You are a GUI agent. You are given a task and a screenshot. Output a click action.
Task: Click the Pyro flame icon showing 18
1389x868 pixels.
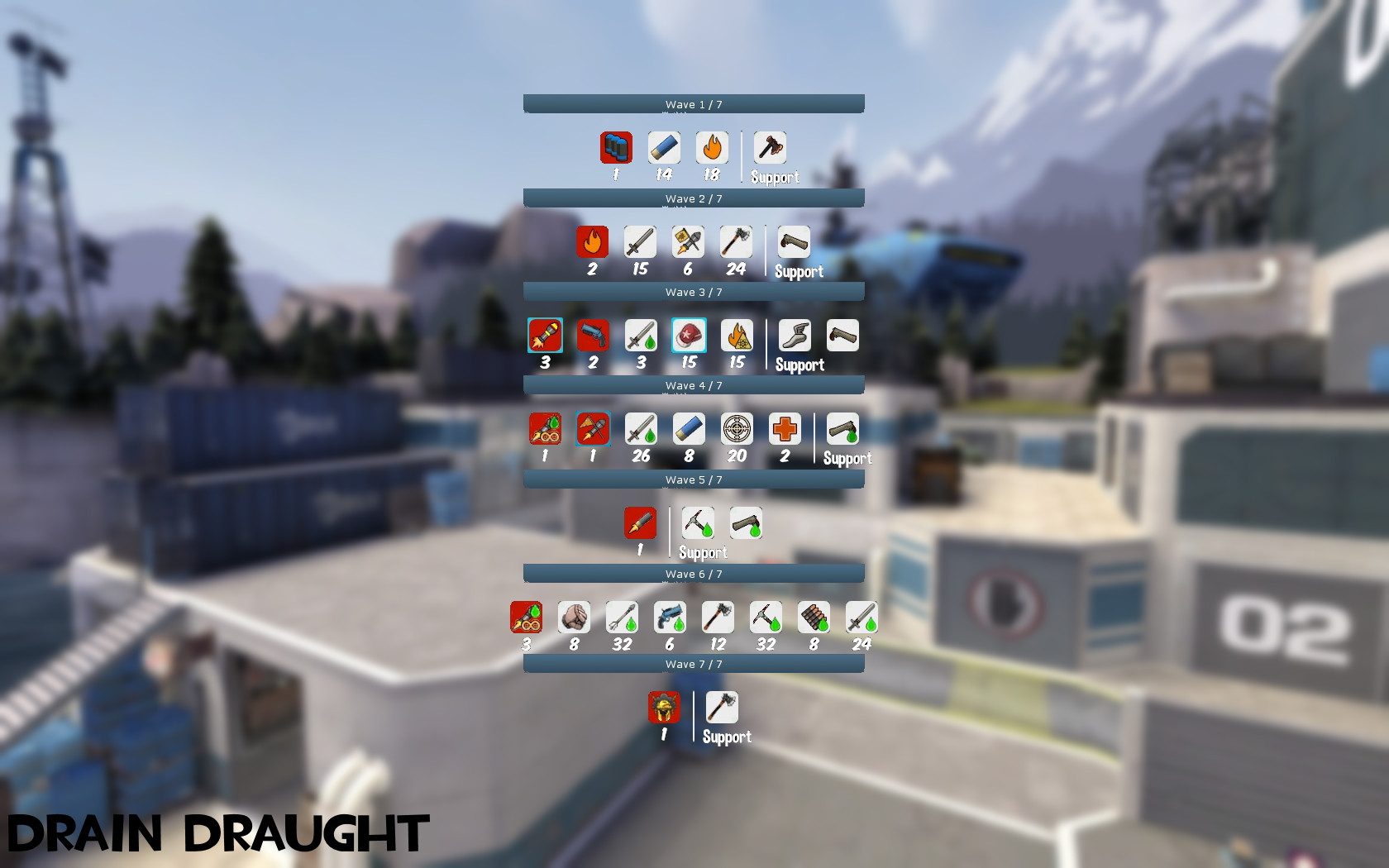(710, 148)
